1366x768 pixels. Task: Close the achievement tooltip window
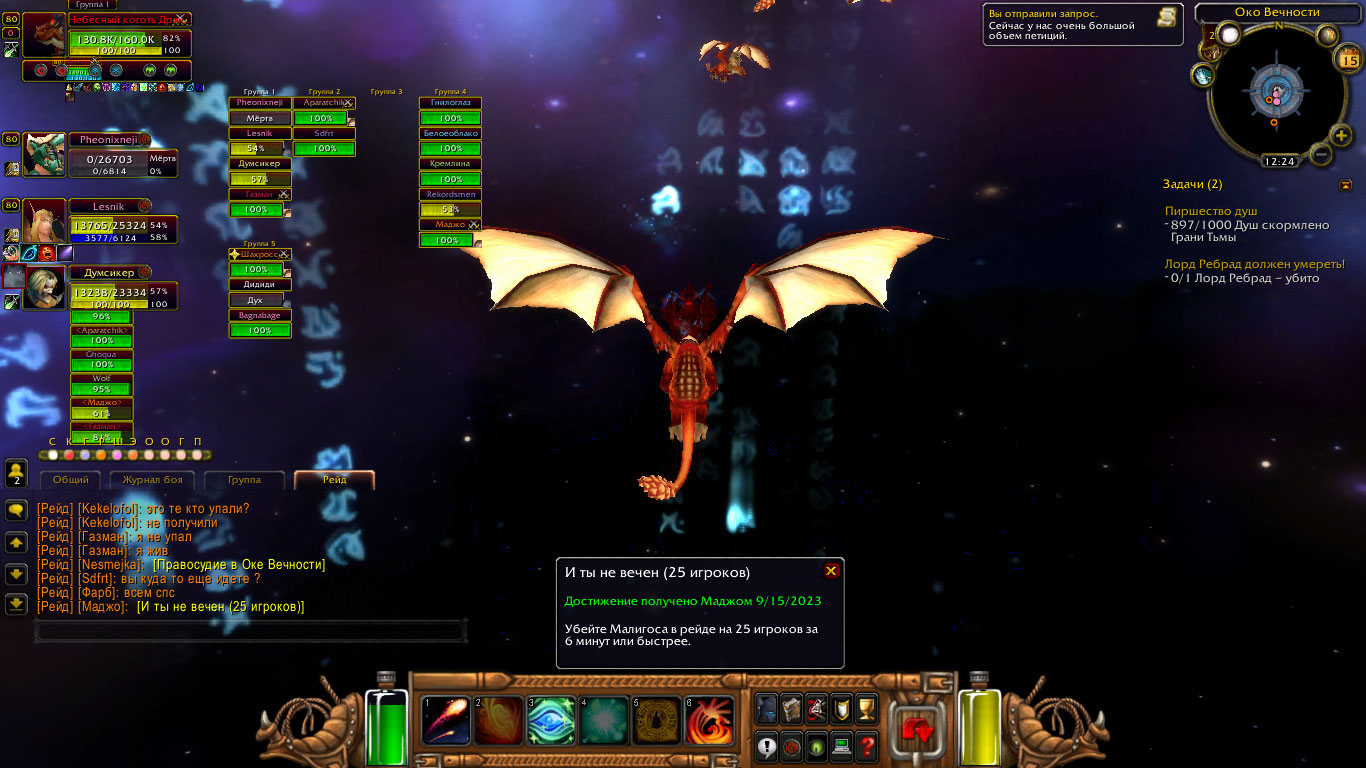tap(831, 571)
